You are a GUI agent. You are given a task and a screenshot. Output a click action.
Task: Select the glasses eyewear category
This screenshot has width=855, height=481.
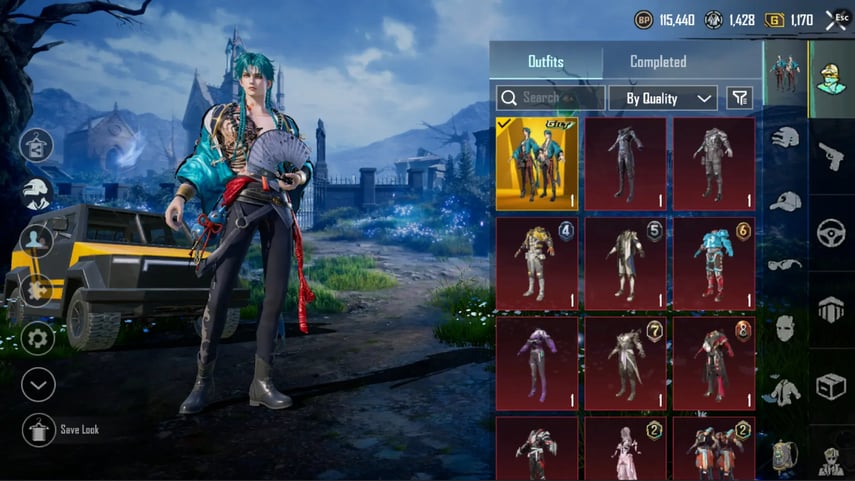click(x=786, y=265)
